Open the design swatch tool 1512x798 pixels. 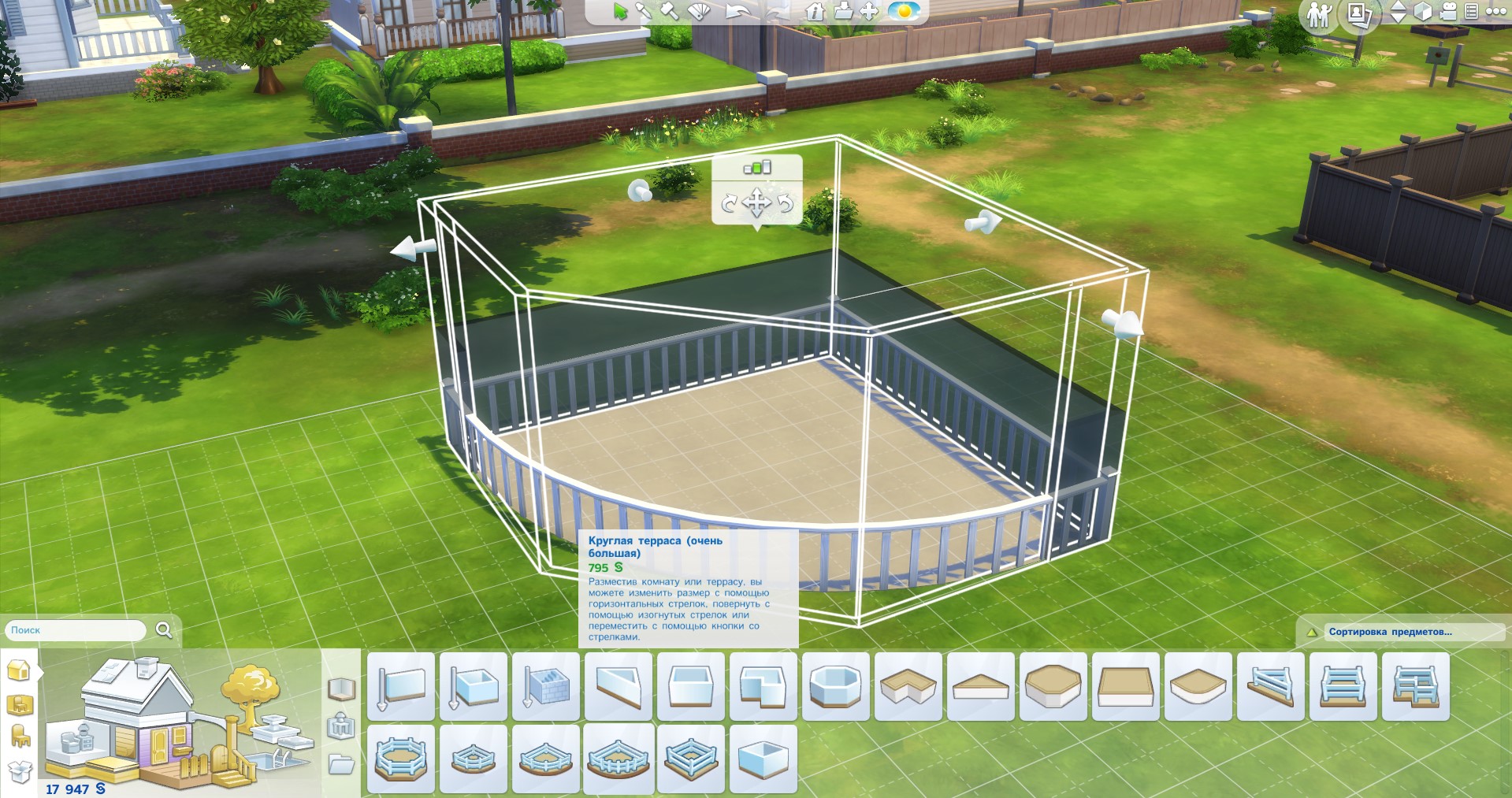click(699, 11)
